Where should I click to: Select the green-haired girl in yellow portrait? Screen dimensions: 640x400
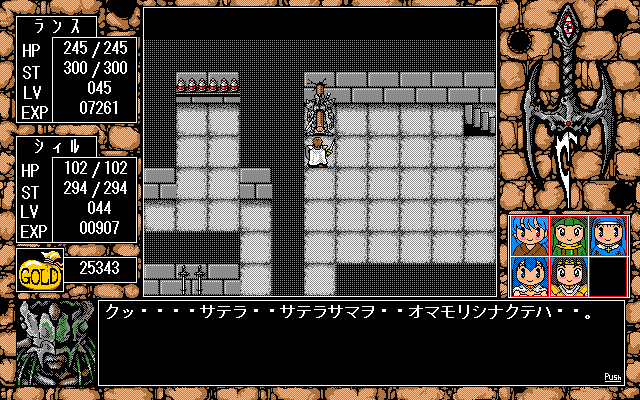pyautogui.click(x=568, y=276)
